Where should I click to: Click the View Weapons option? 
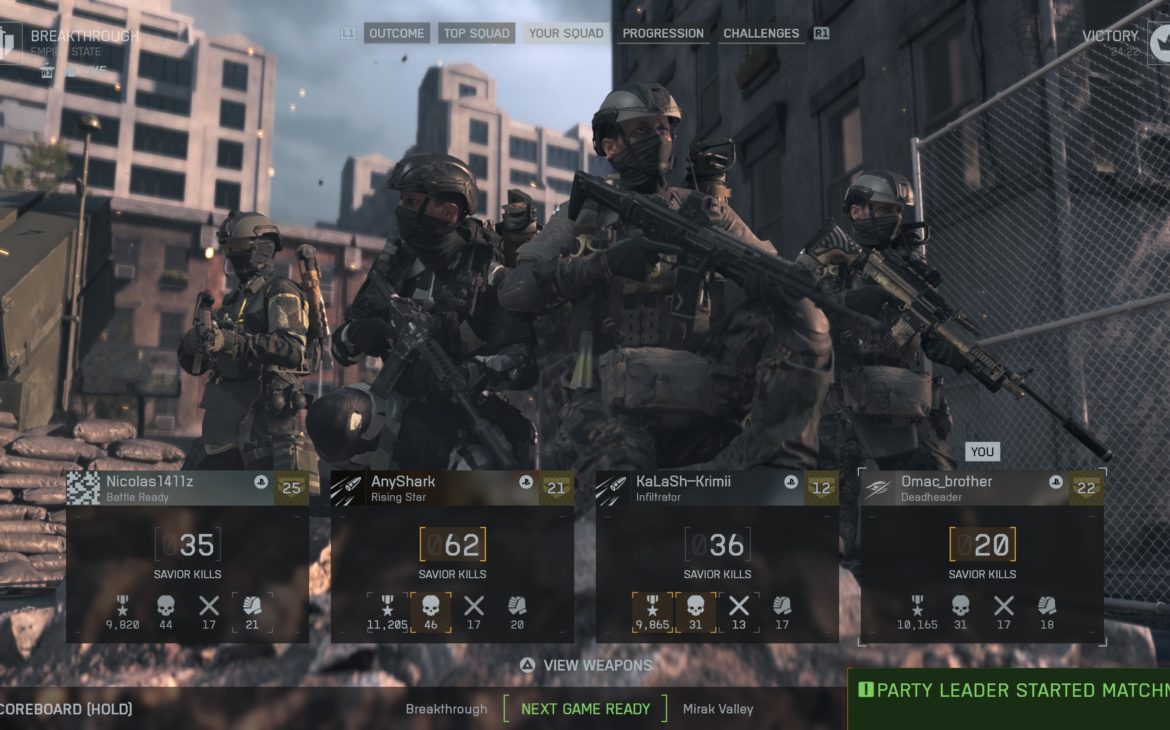(x=586, y=665)
